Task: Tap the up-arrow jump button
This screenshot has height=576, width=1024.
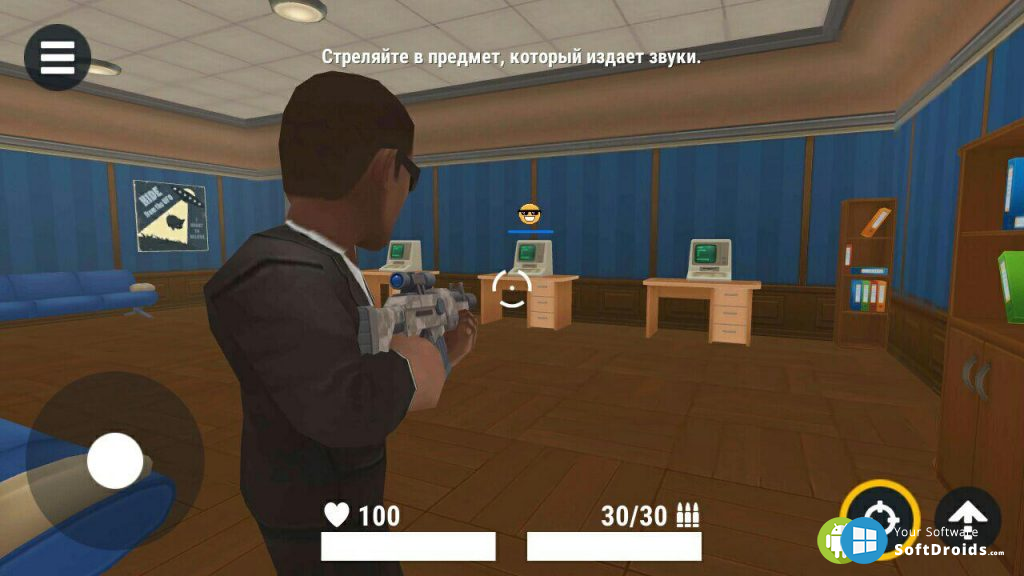Action: tap(968, 516)
